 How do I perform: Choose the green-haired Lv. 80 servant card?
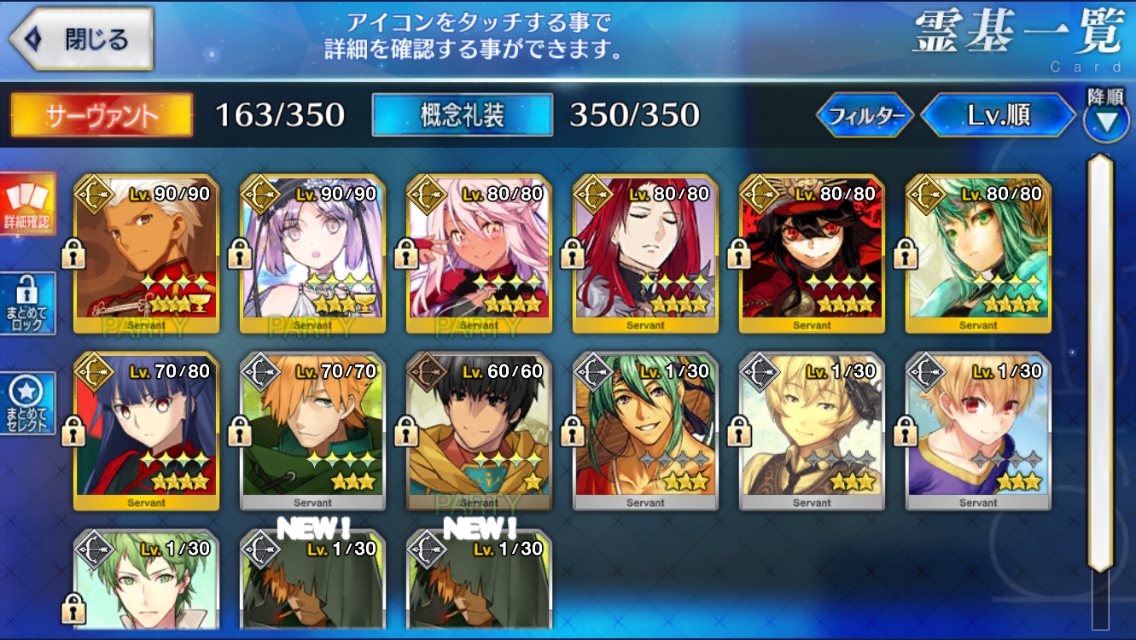977,255
